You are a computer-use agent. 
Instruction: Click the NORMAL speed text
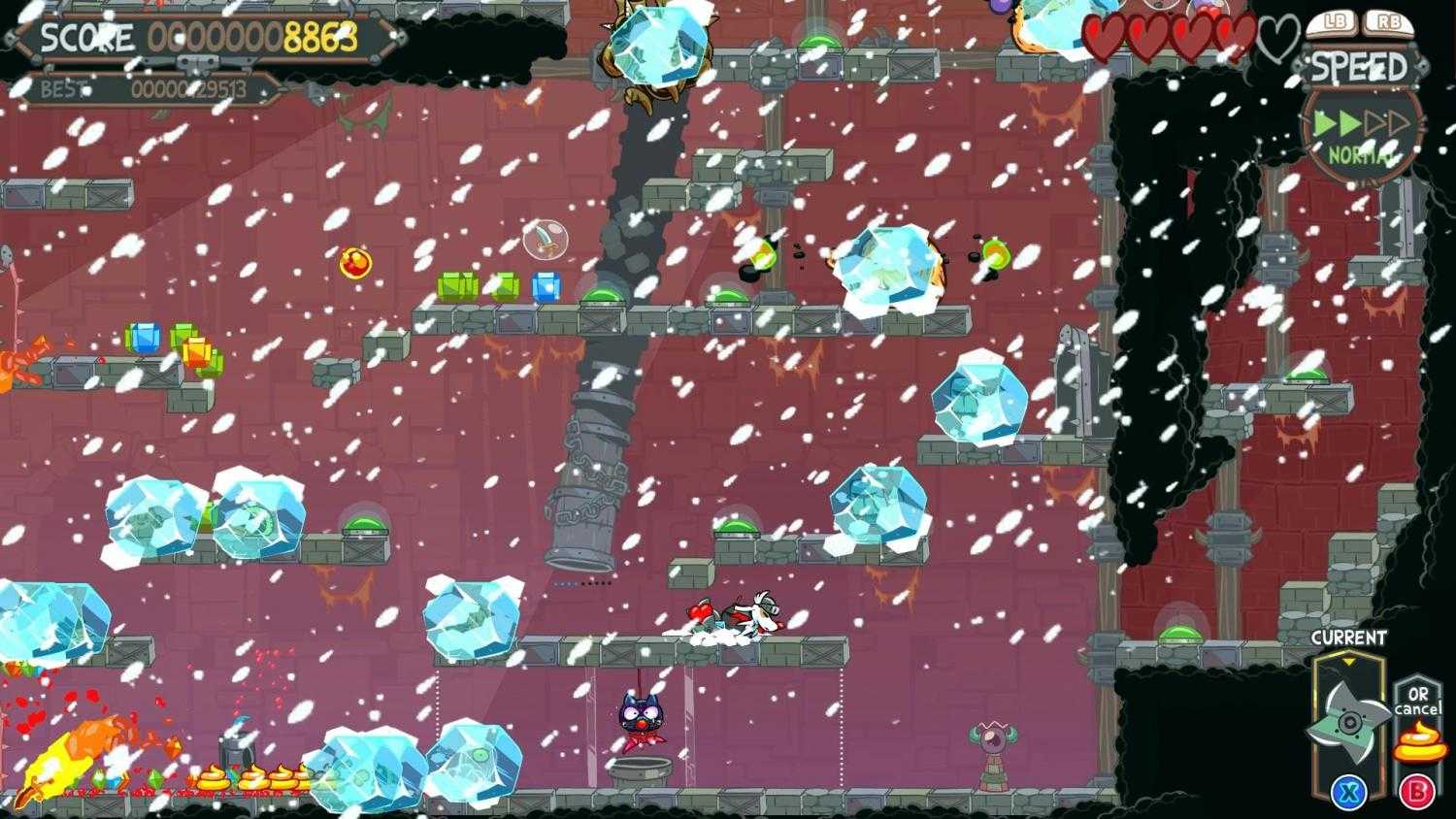pyautogui.click(x=1359, y=153)
